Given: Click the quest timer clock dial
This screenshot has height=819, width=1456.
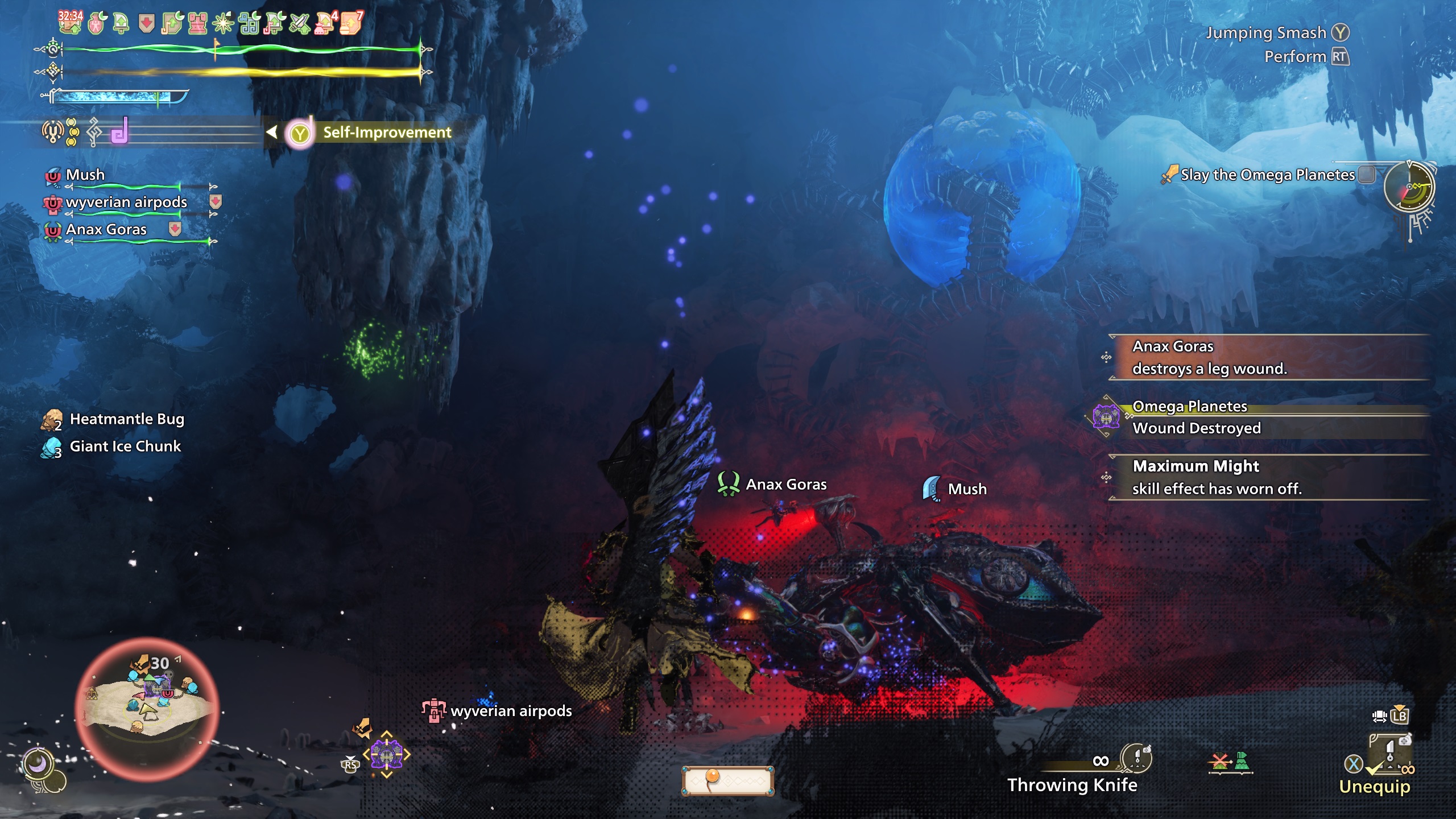Looking at the screenshot, I should pos(1409,187).
